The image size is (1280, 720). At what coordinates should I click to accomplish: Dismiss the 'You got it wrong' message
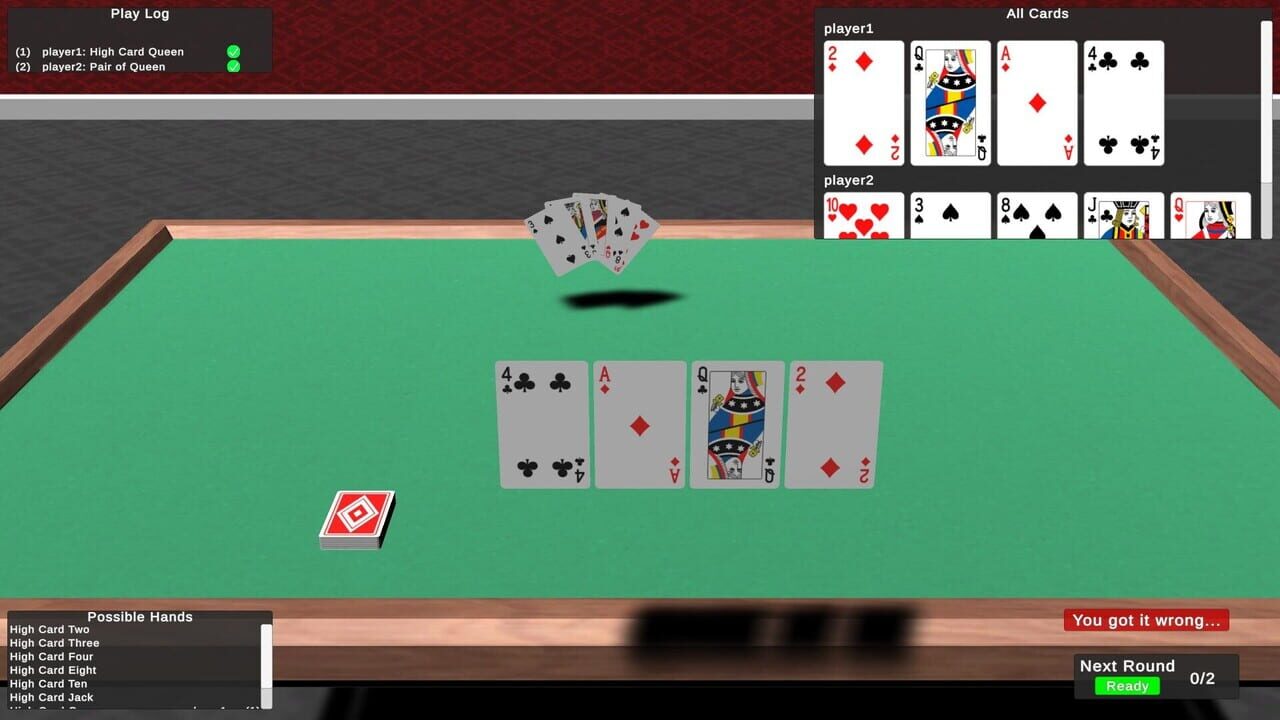(1146, 620)
